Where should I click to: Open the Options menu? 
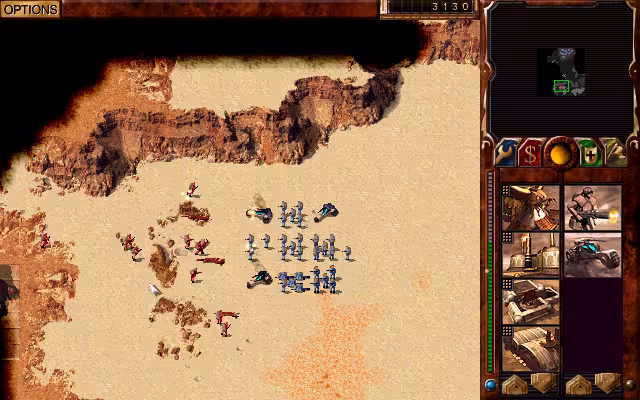coord(30,9)
